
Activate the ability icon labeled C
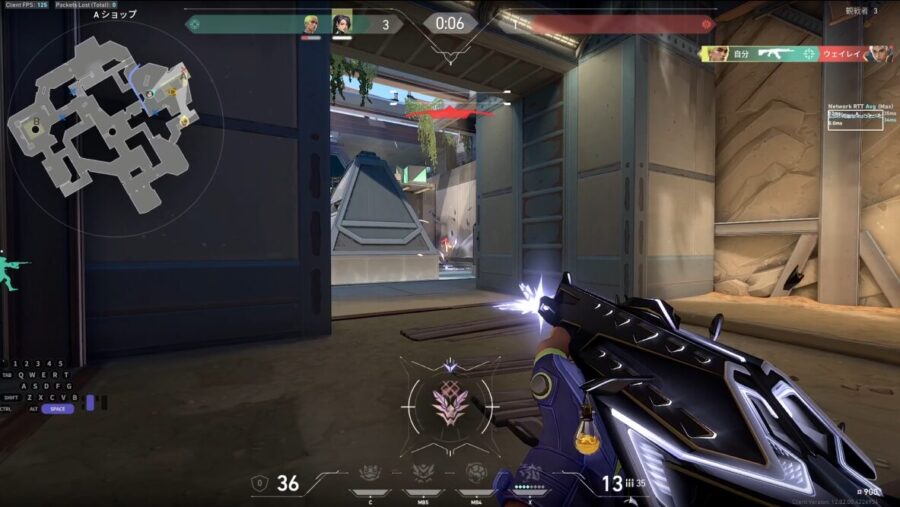point(371,474)
